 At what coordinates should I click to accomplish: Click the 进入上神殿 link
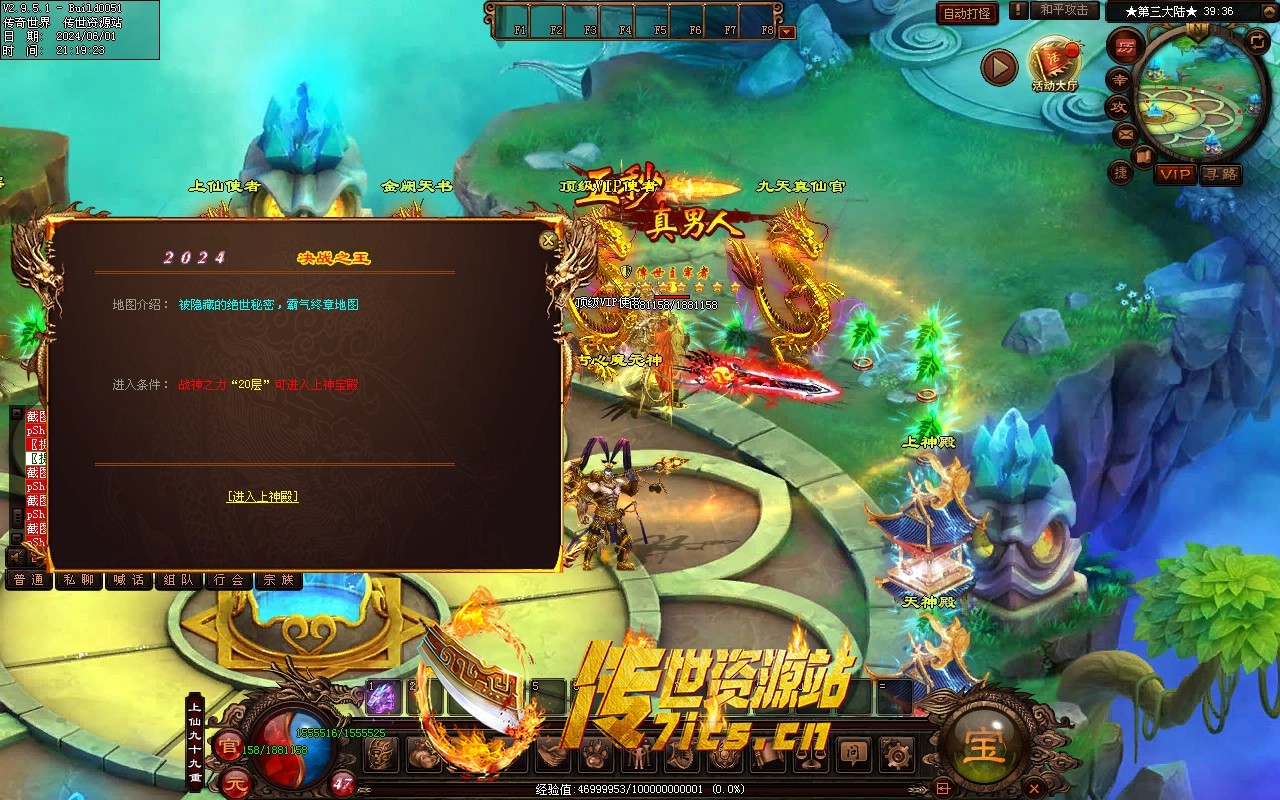click(x=262, y=496)
